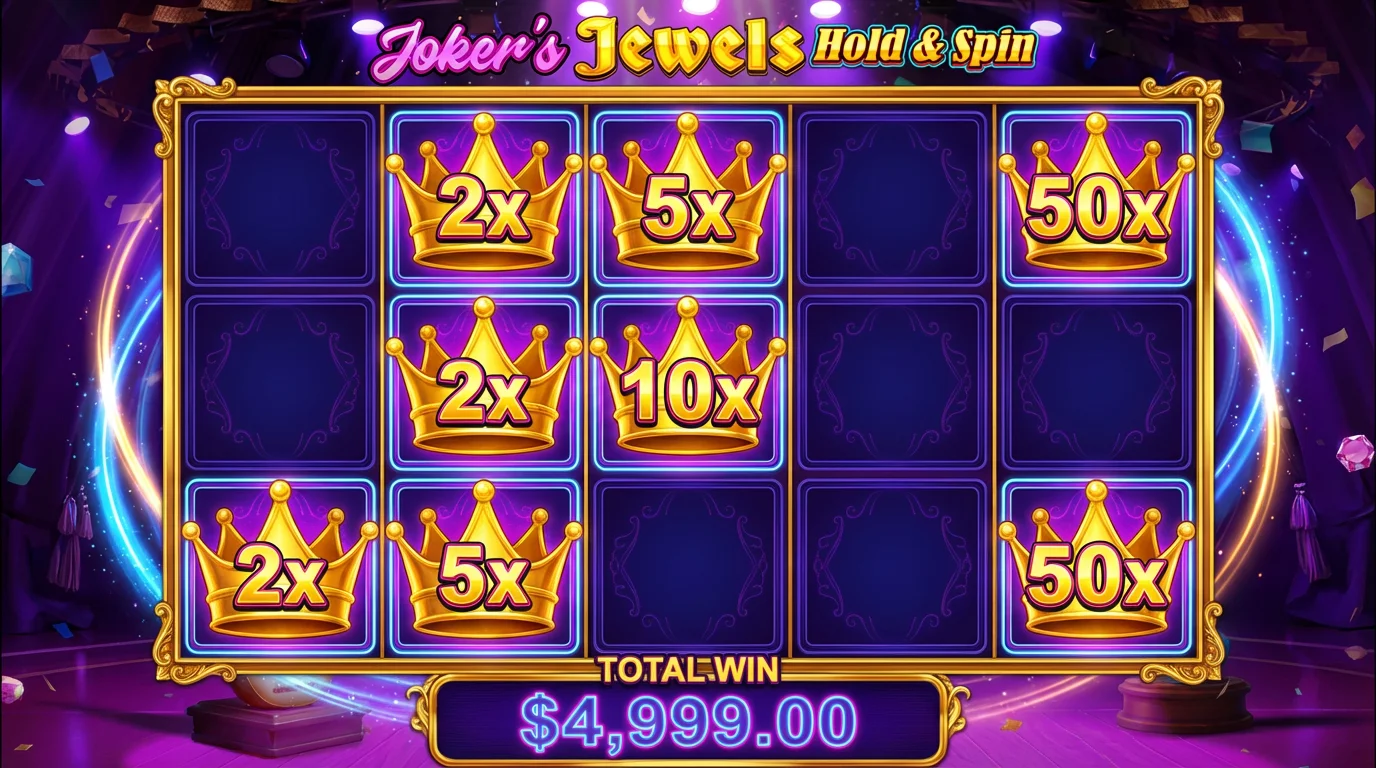The height and width of the screenshot is (768, 1376).
Task: Click the 10x crown in the middle row
Action: pos(690,385)
